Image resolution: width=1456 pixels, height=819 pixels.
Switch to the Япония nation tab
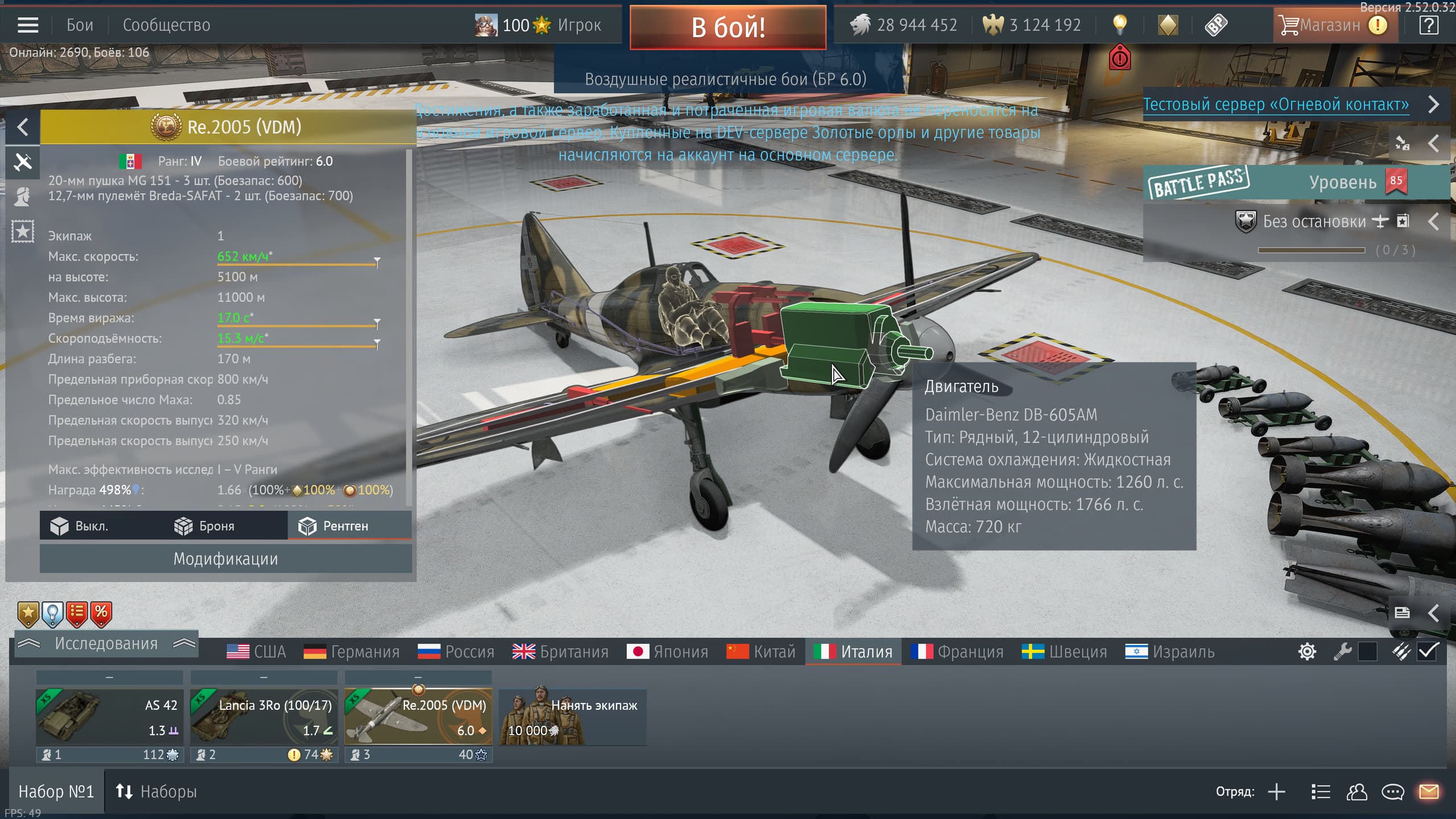(668, 652)
